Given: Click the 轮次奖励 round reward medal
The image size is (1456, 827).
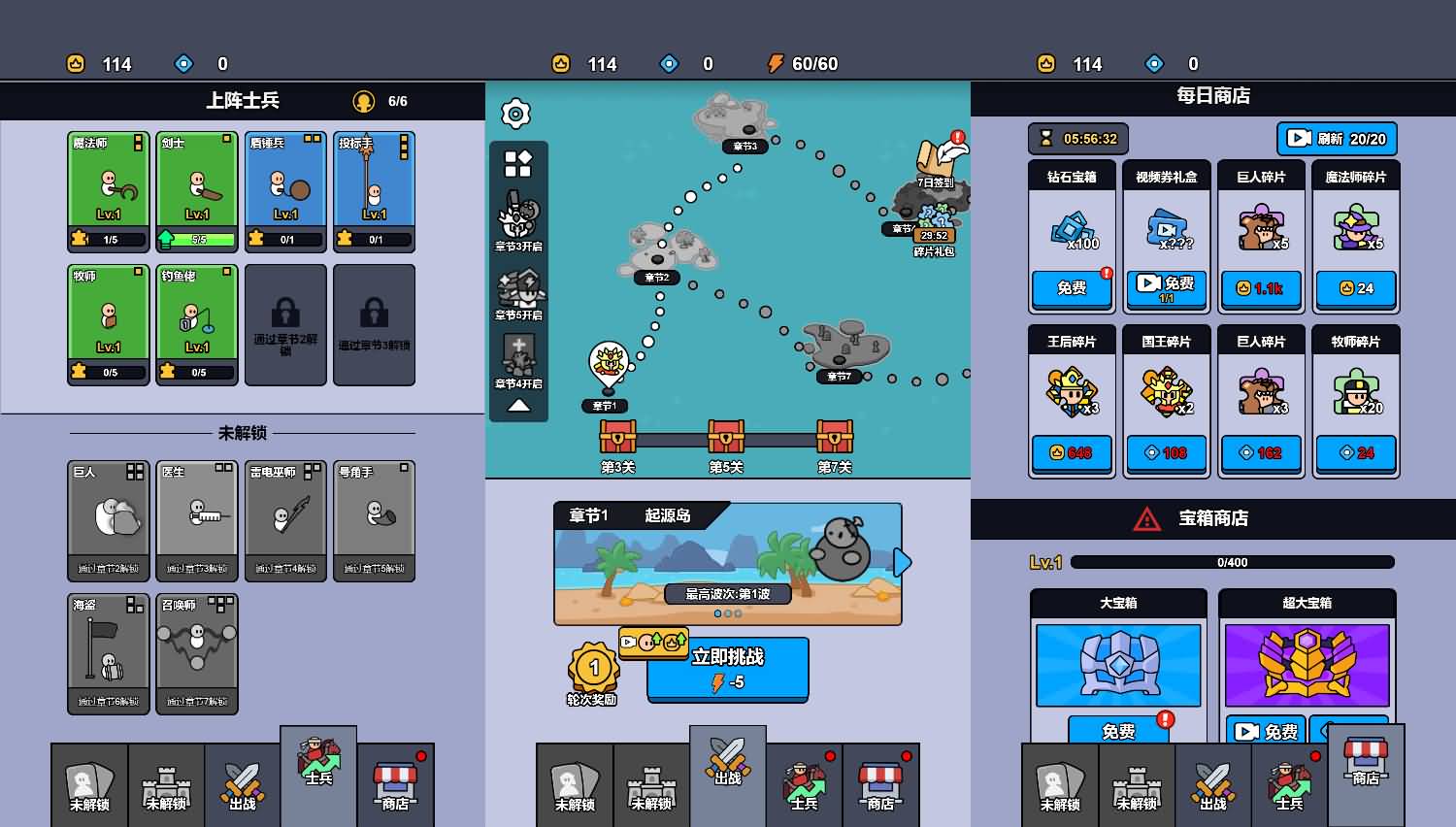Looking at the screenshot, I should tap(594, 668).
